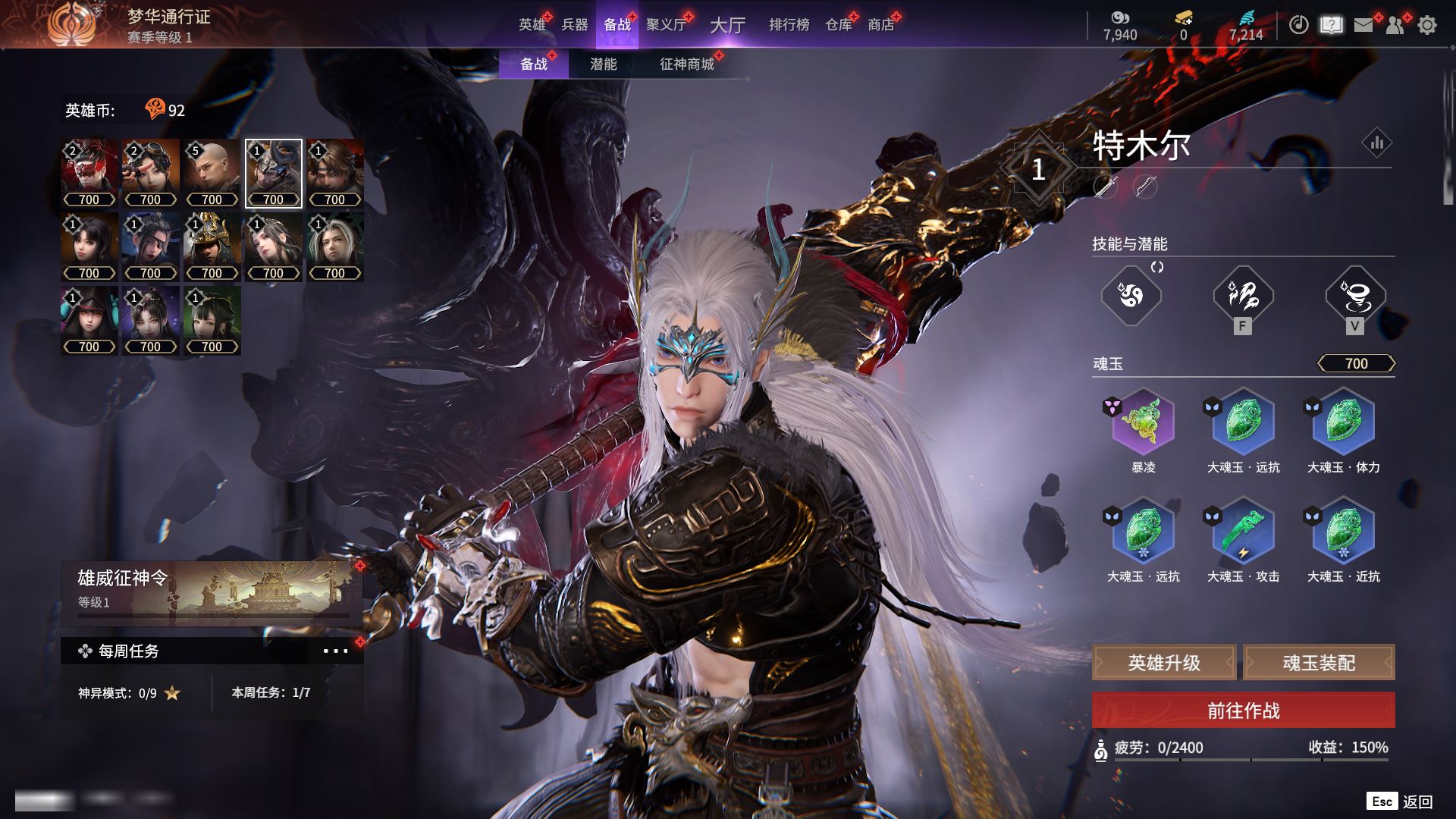Open the 排行榜 leaderboard
This screenshot has height=819, width=1456.
(789, 25)
